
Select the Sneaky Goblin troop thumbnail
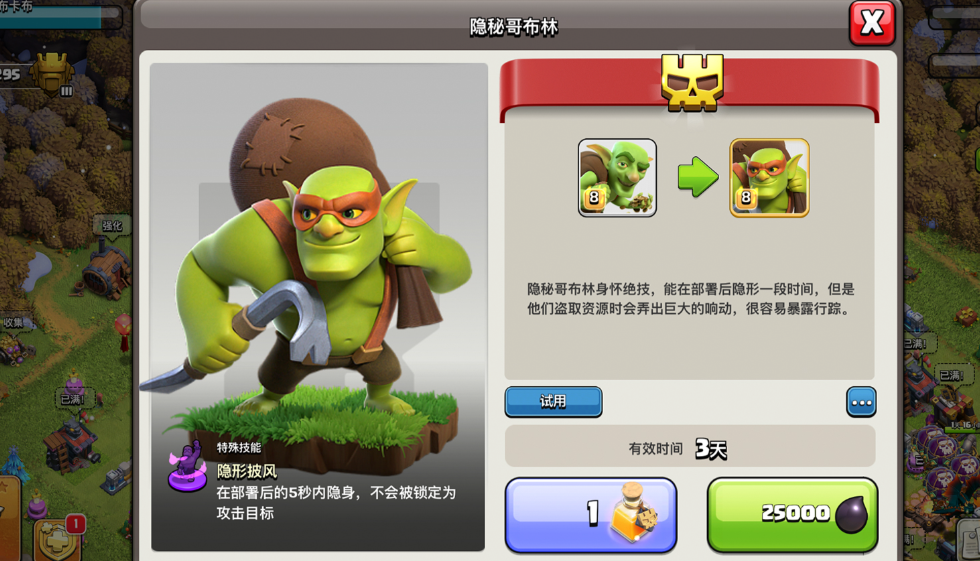coord(769,178)
